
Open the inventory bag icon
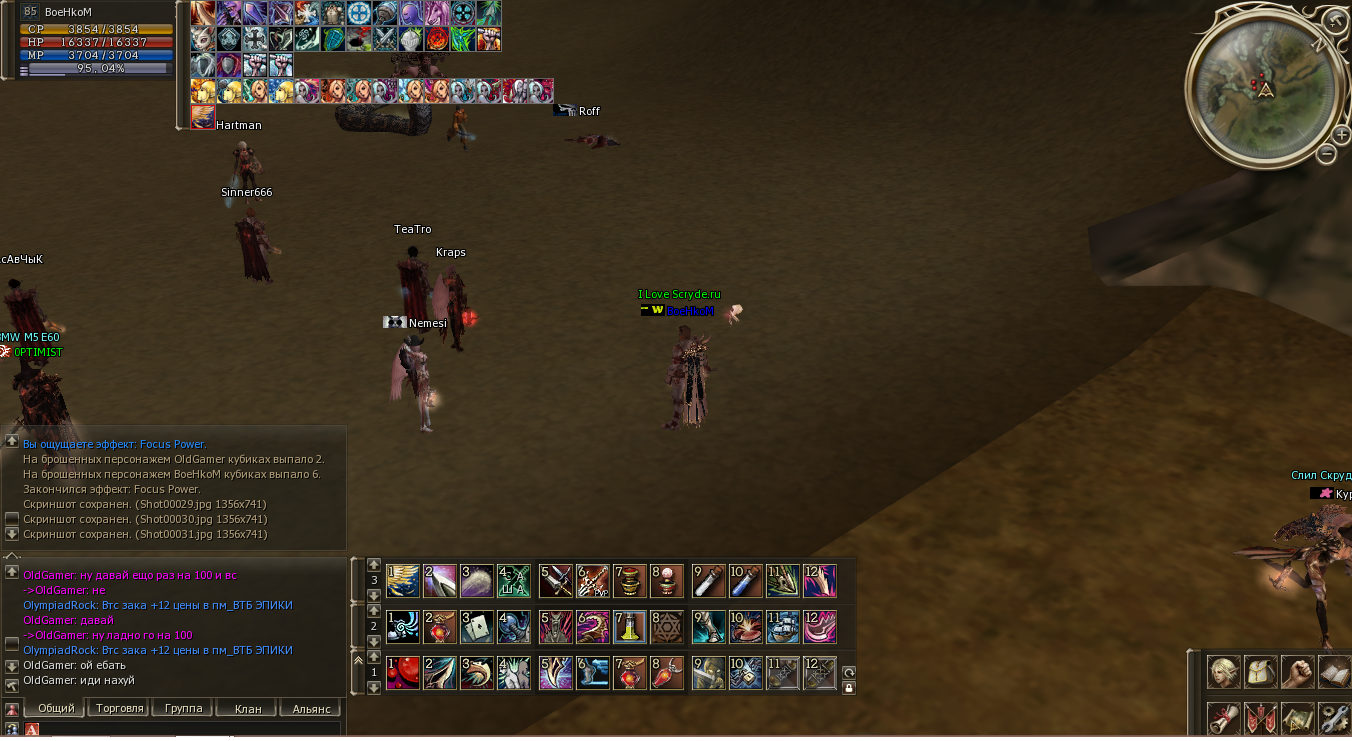[x=1259, y=673]
